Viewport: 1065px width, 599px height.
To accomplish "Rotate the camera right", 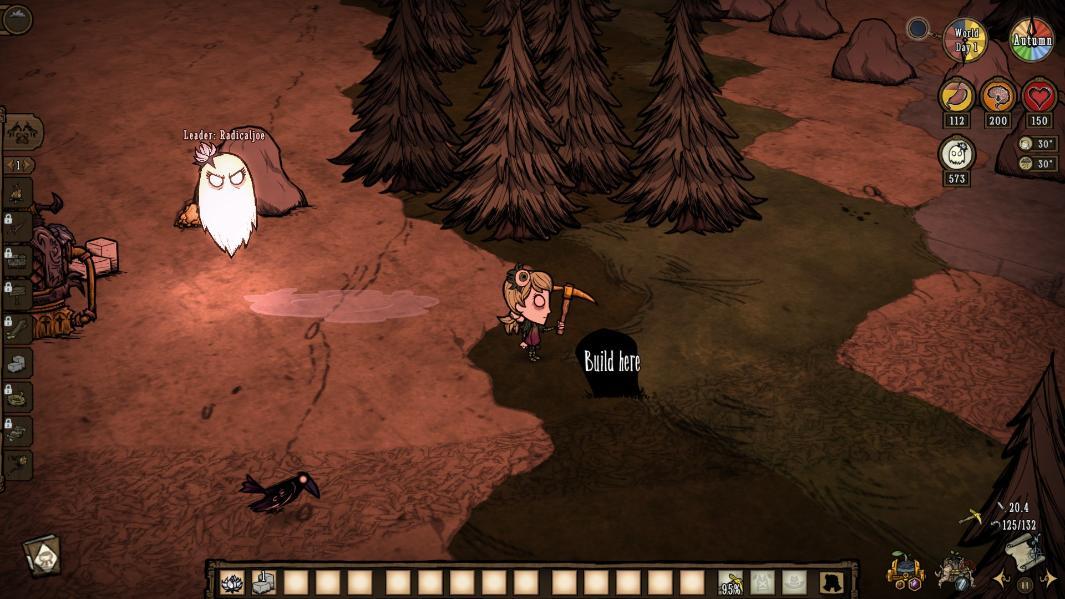I will coord(1048,579).
